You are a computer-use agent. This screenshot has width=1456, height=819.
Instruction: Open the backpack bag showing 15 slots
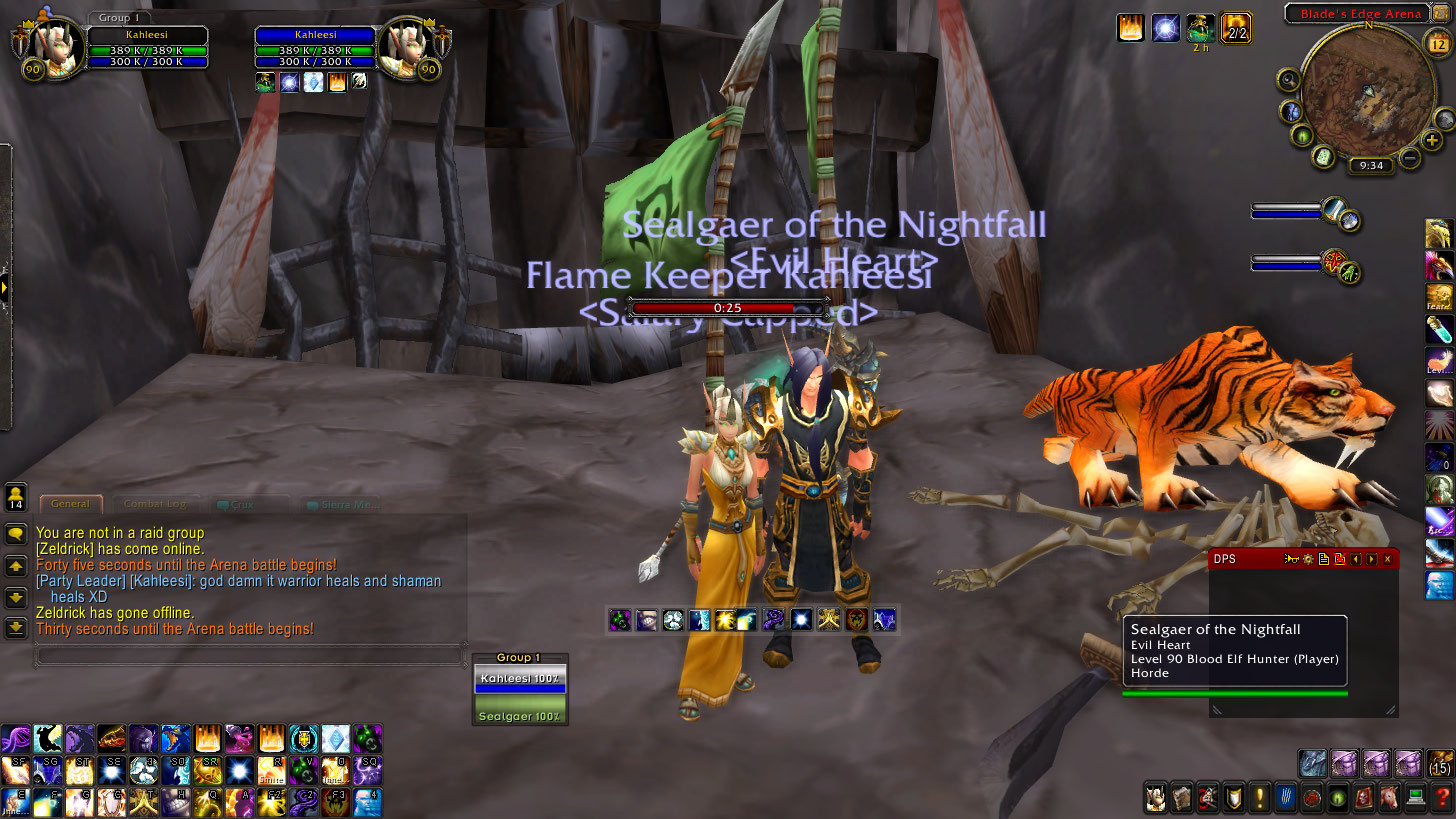tap(1440, 763)
